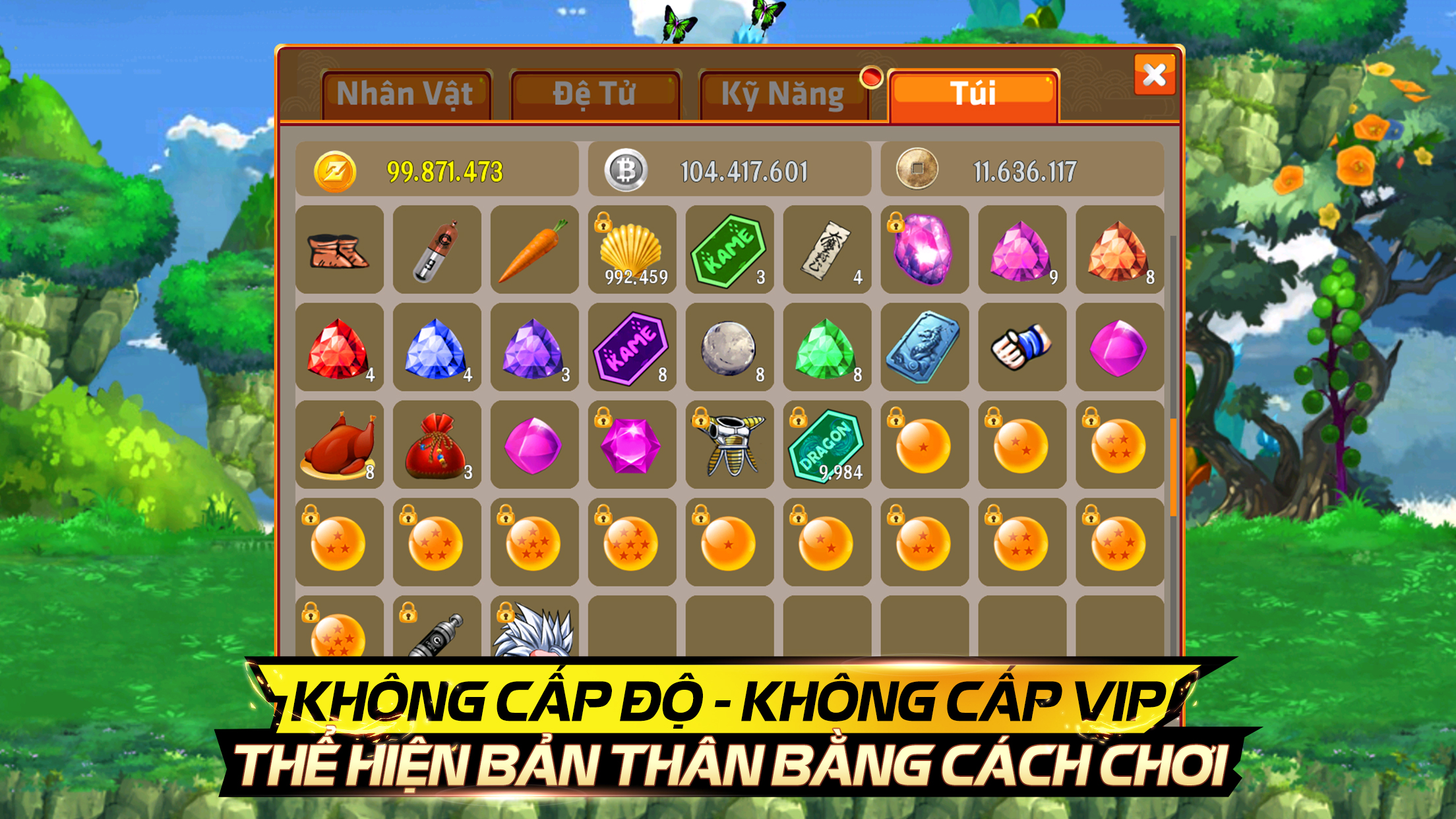This screenshot has height=819, width=1456.
Task: Choose the grey moon stone slot
Action: (729, 347)
